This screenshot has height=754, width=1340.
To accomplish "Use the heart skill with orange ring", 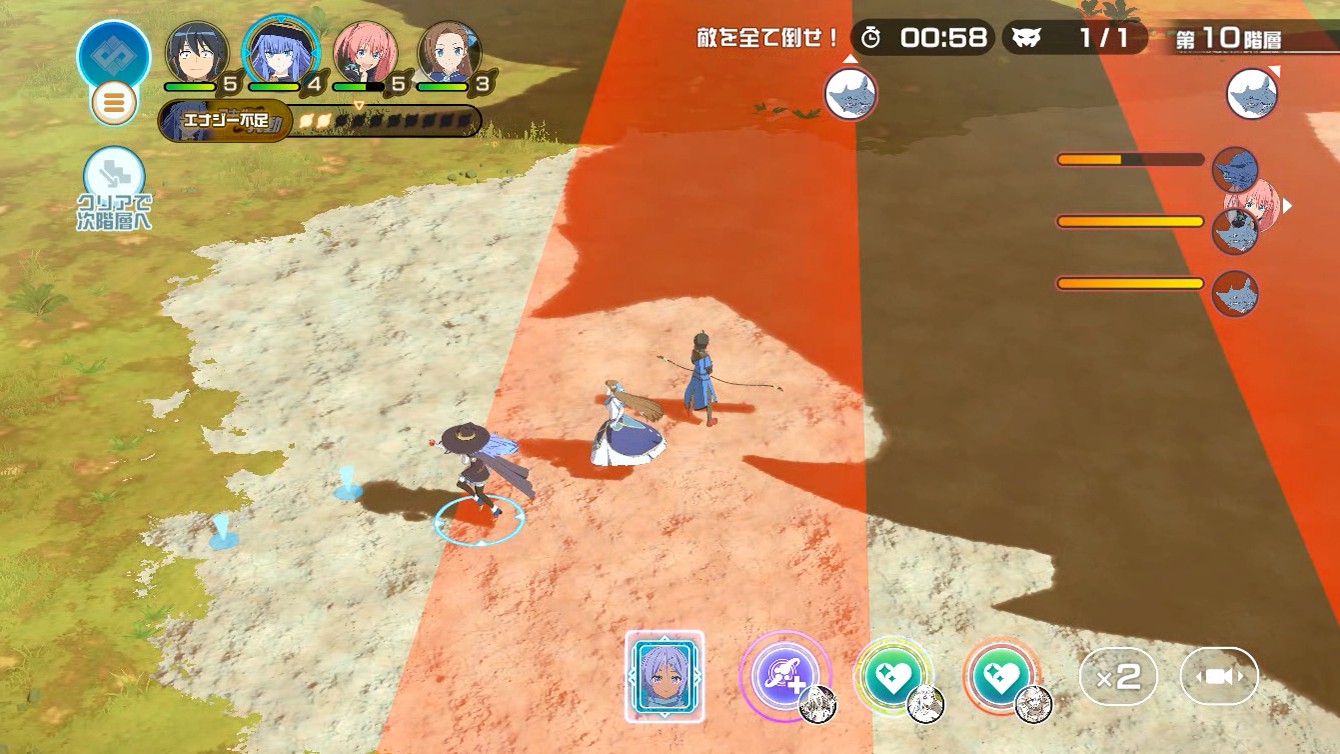I will click(1001, 675).
